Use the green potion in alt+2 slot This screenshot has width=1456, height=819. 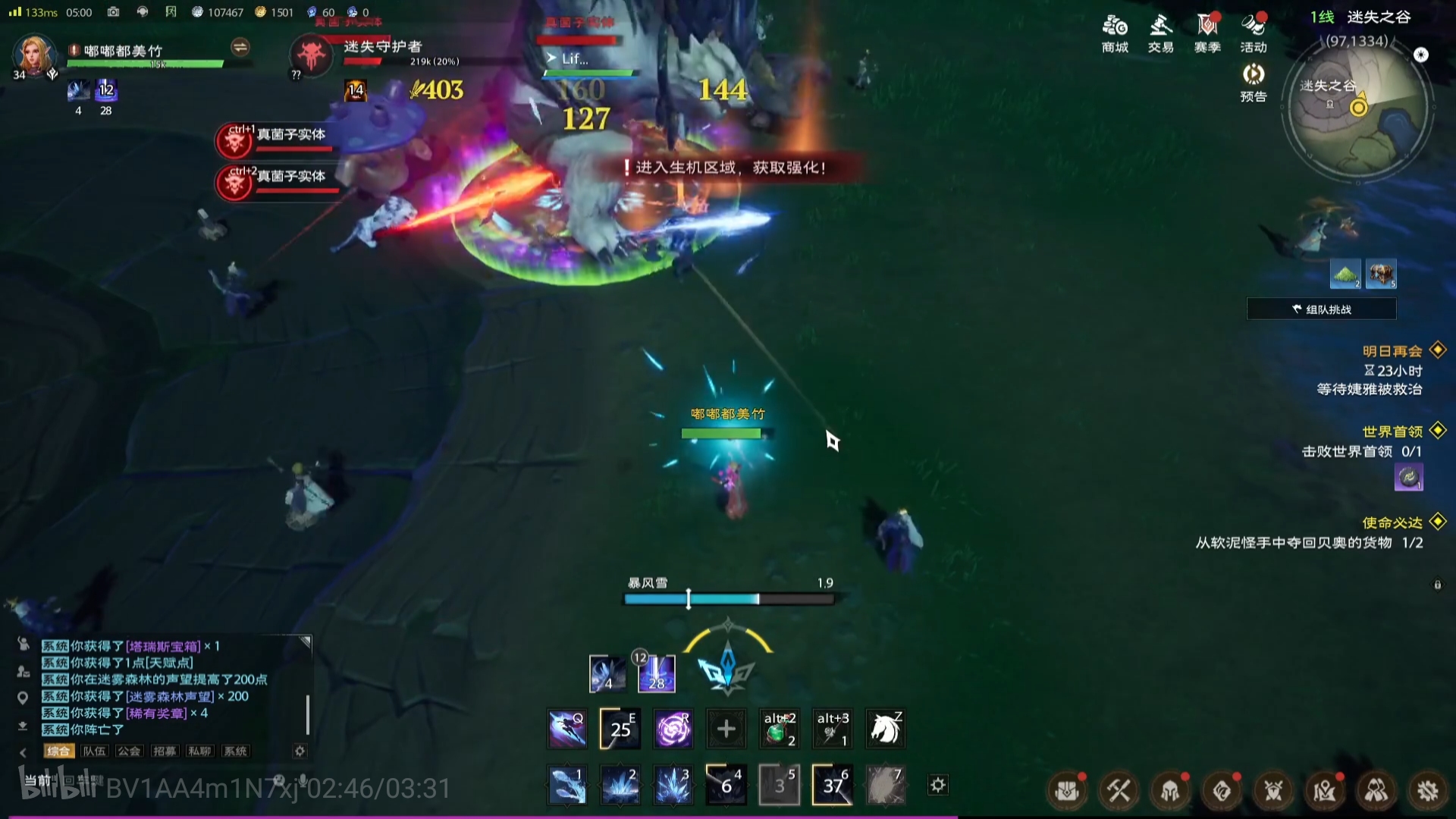(x=779, y=729)
